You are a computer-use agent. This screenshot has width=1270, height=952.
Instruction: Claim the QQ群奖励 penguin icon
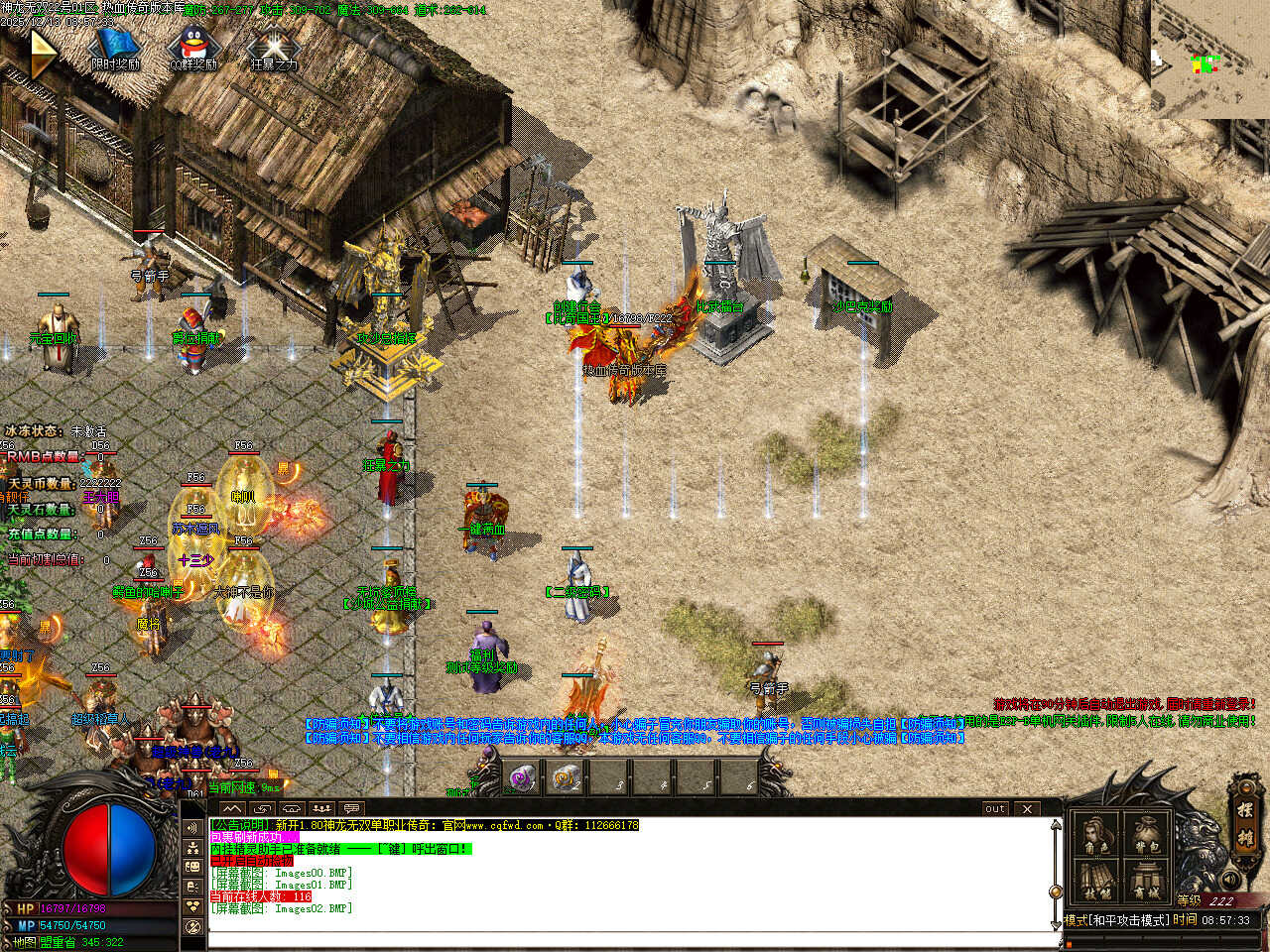click(192, 47)
